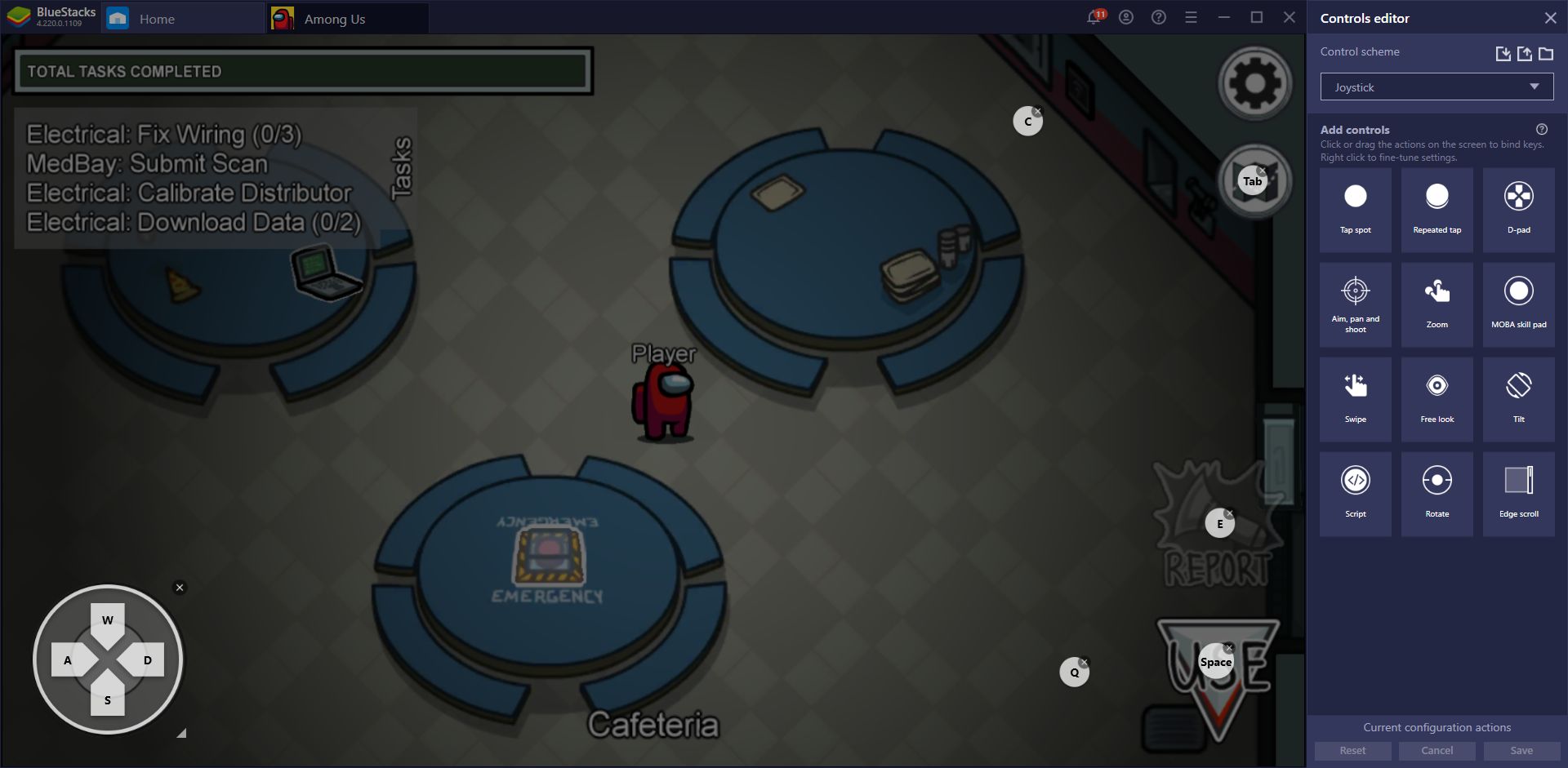Add the Script control

pyautogui.click(x=1356, y=493)
